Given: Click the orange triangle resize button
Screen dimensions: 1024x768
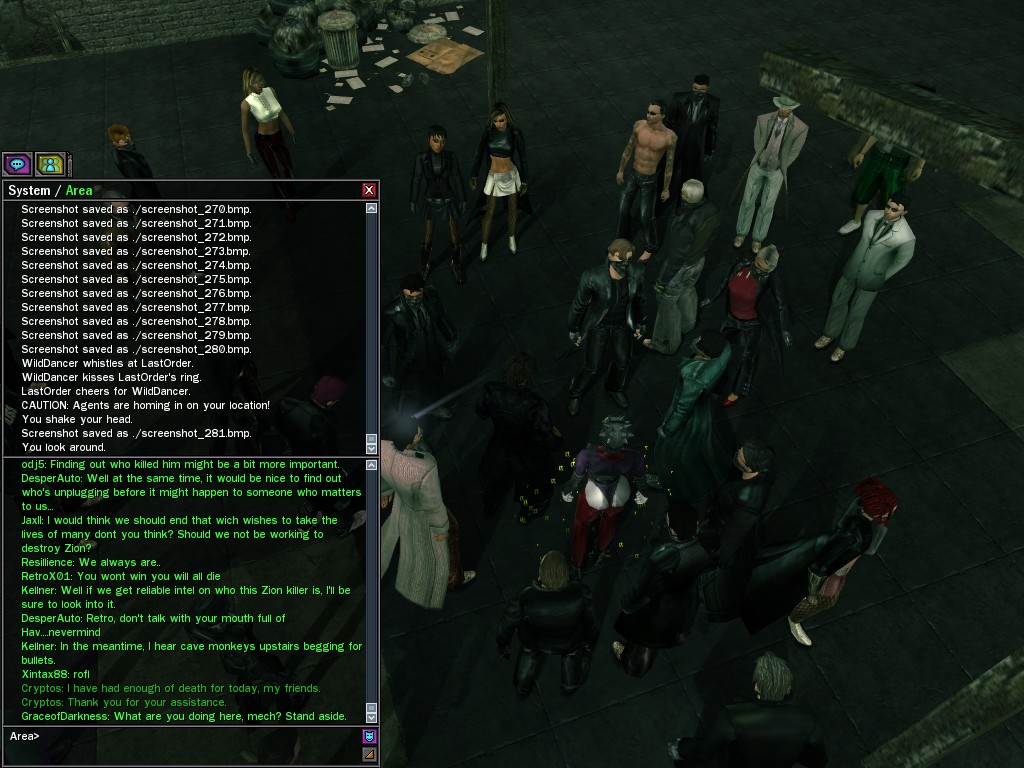Looking at the screenshot, I should pos(369,754).
